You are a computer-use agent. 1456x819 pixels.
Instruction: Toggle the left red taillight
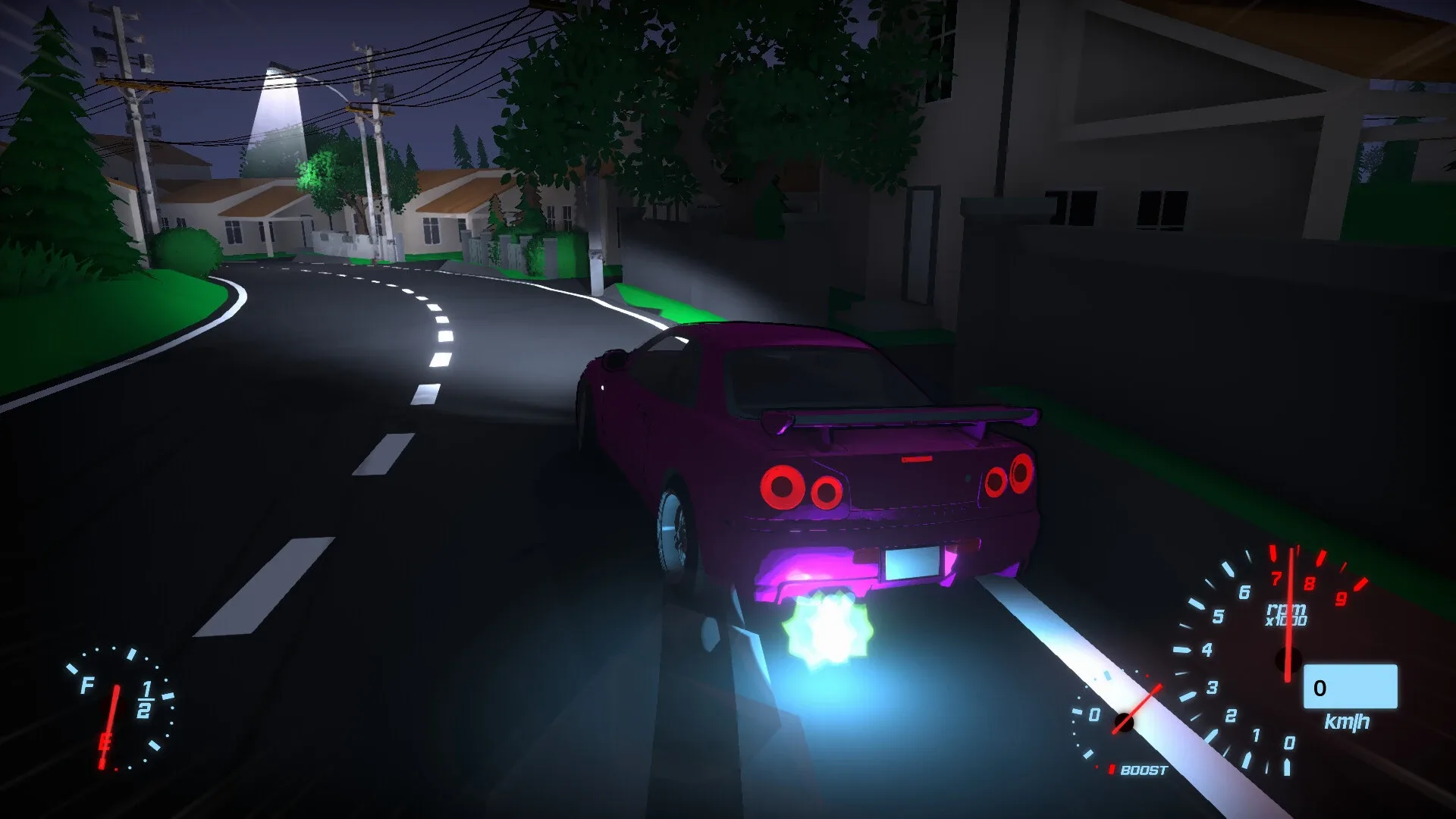coord(782,487)
